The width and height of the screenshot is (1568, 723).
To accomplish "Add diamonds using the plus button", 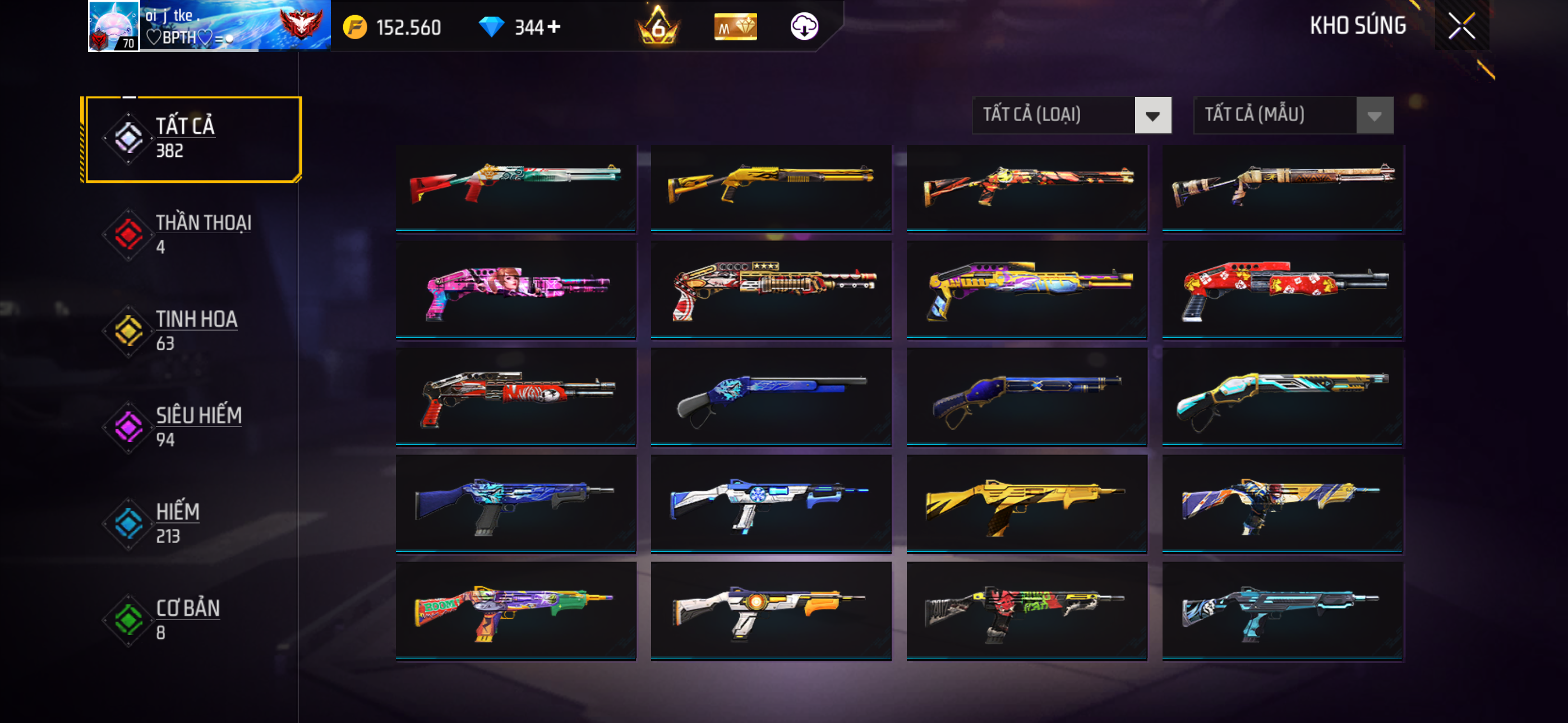I will pyautogui.click(x=554, y=27).
